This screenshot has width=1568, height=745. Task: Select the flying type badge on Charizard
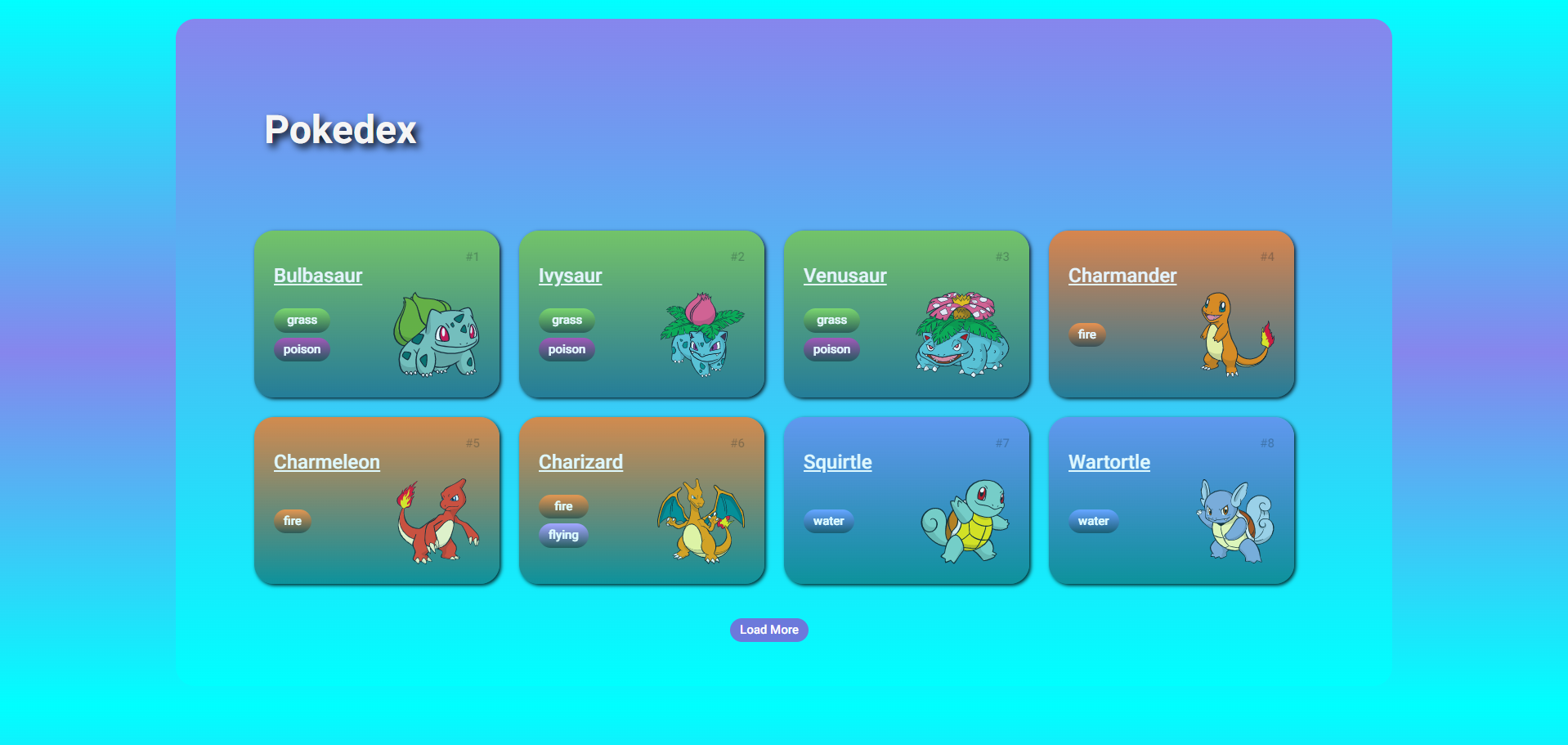(x=562, y=535)
